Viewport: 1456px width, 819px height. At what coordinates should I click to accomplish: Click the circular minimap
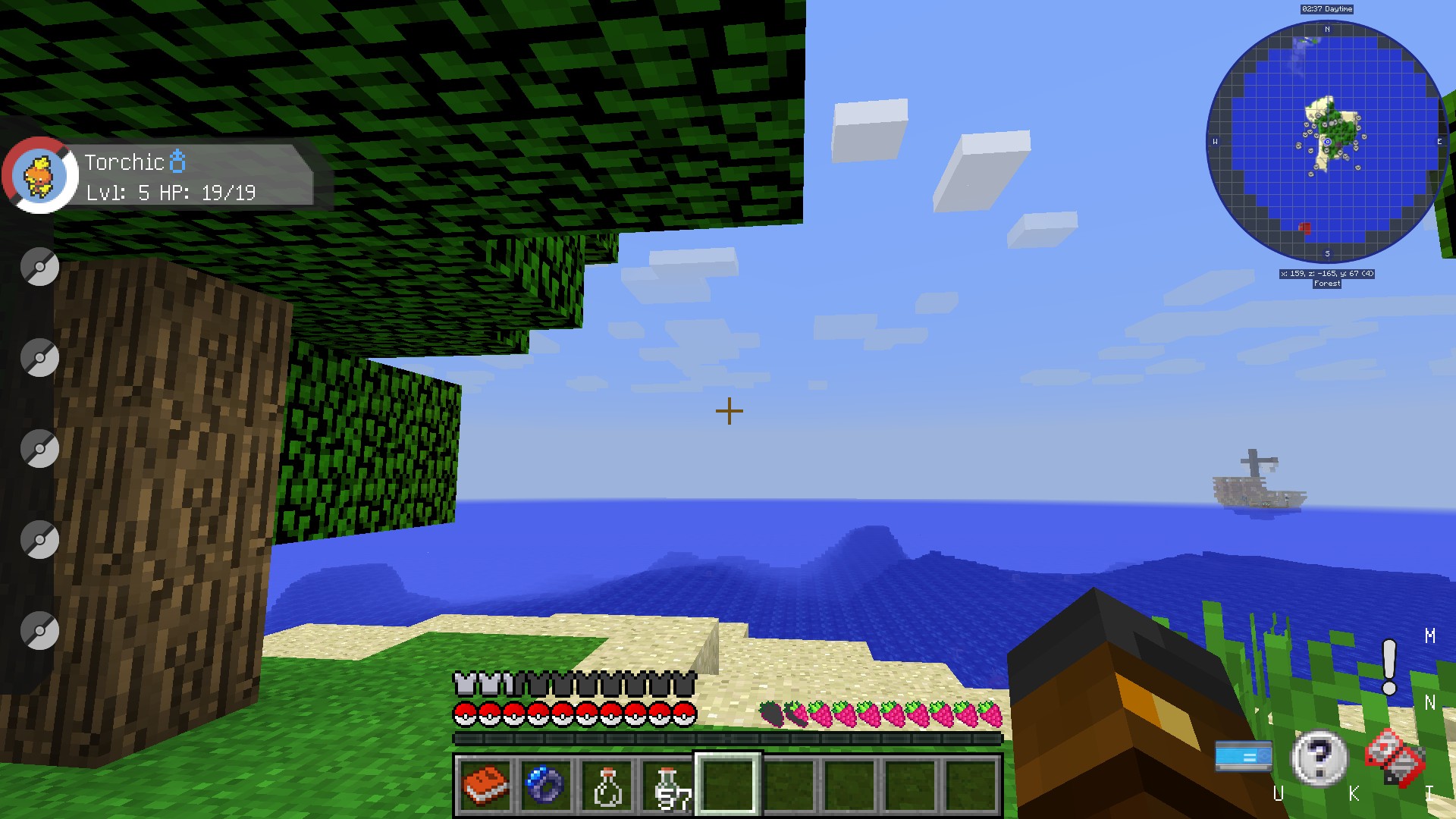click(1327, 142)
